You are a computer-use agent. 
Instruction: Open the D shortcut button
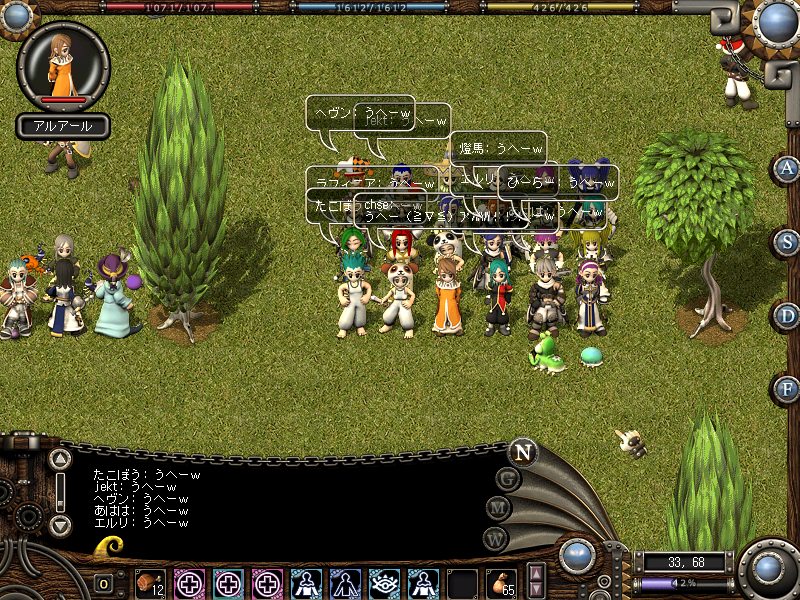pos(787,315)
